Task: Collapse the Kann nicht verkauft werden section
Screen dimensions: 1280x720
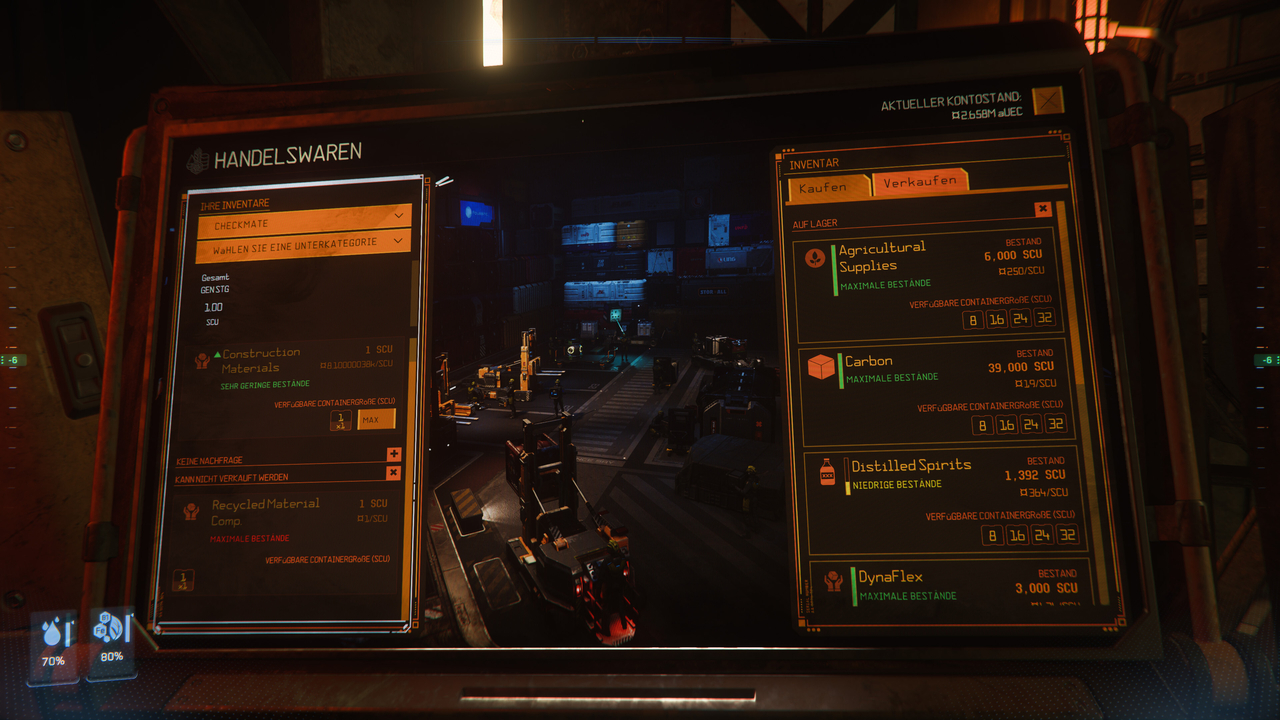Action: click(x=393, y=473)
